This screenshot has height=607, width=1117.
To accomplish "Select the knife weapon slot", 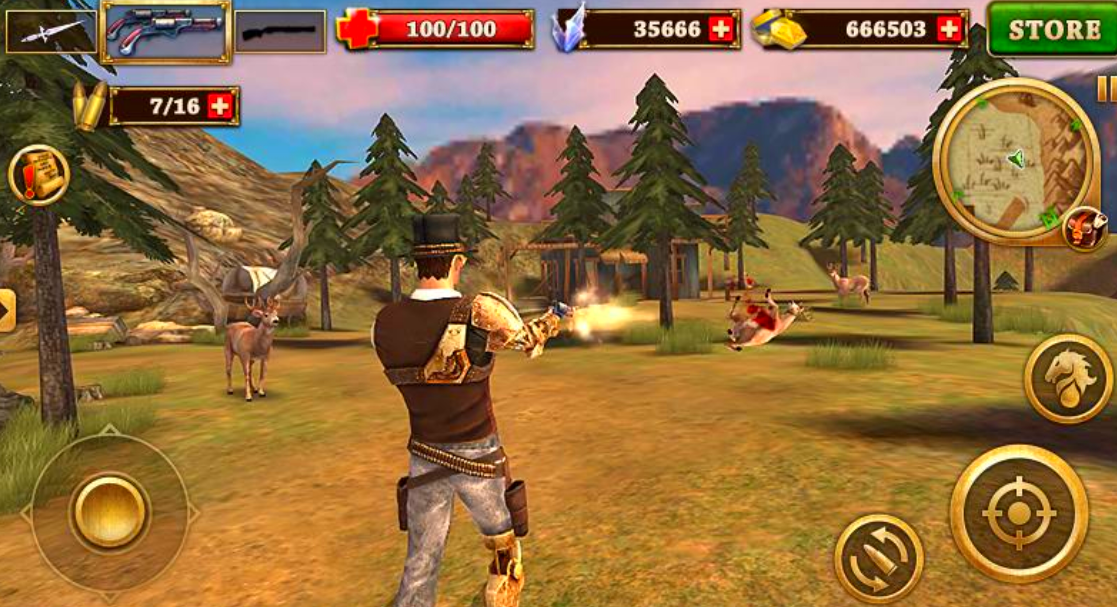I will (51, 31).
